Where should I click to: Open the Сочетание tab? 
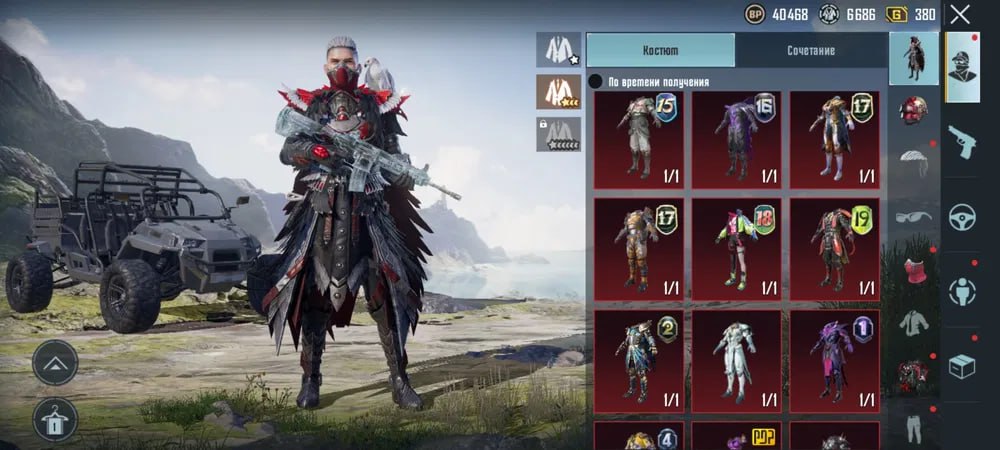(810, 50)
